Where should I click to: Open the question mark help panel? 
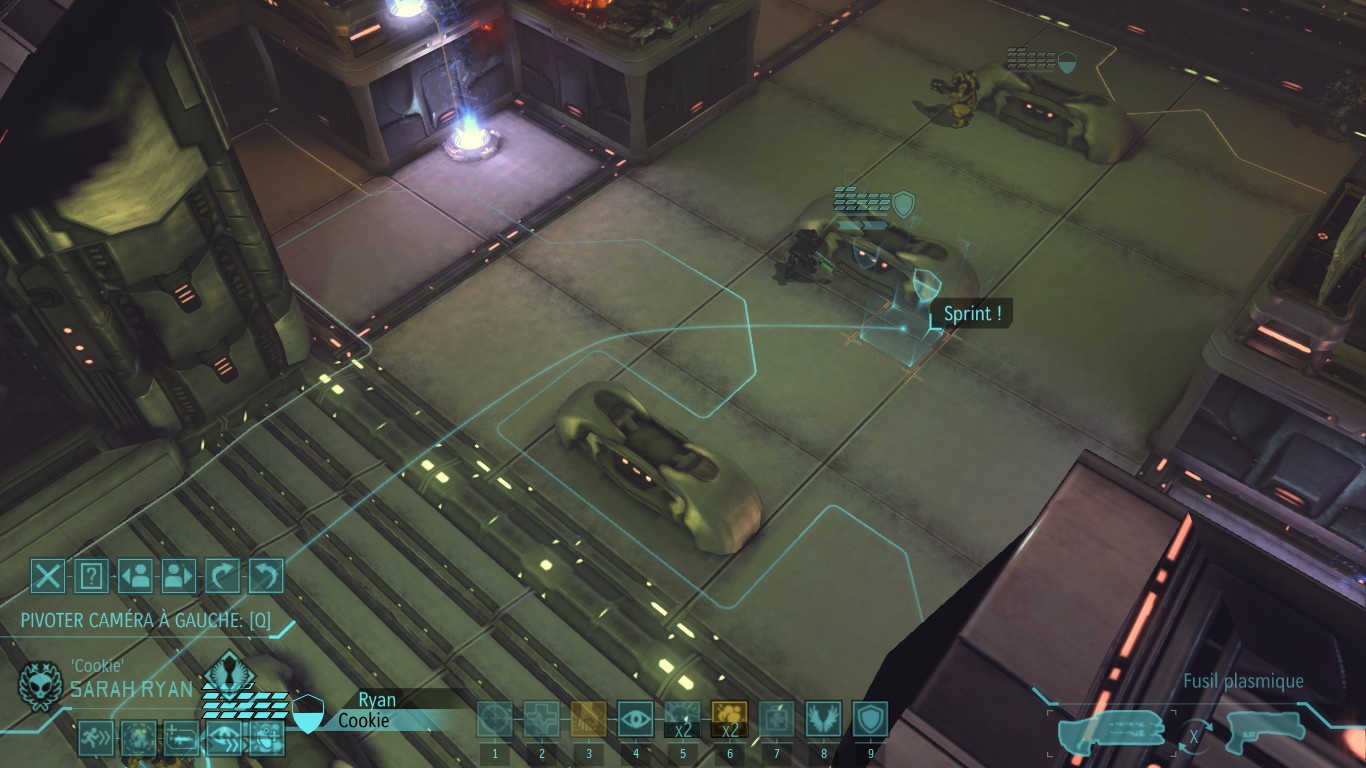pyautogui.click(x=91, y=576)
